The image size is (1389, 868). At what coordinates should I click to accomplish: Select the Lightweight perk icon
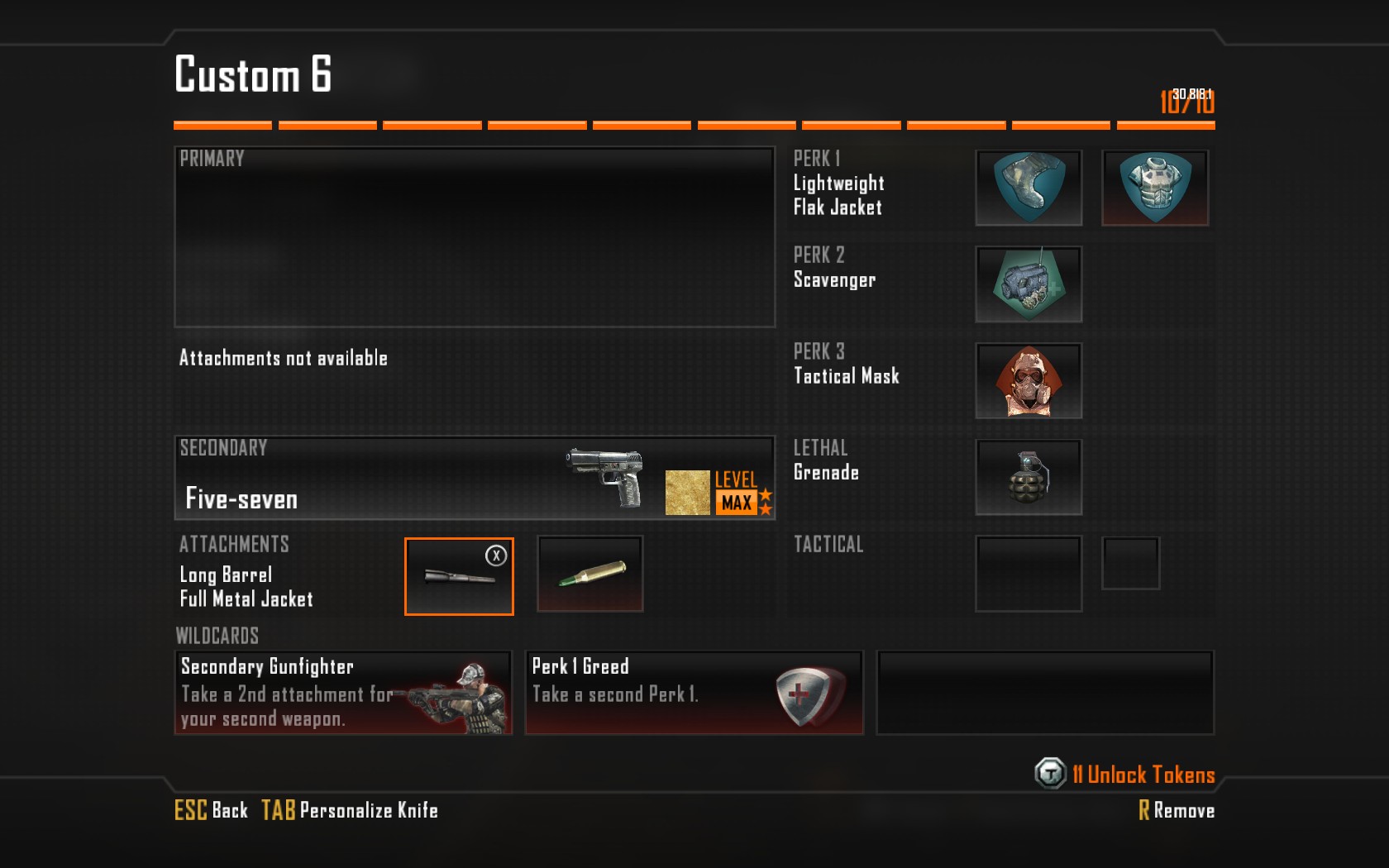(1029, 188)
